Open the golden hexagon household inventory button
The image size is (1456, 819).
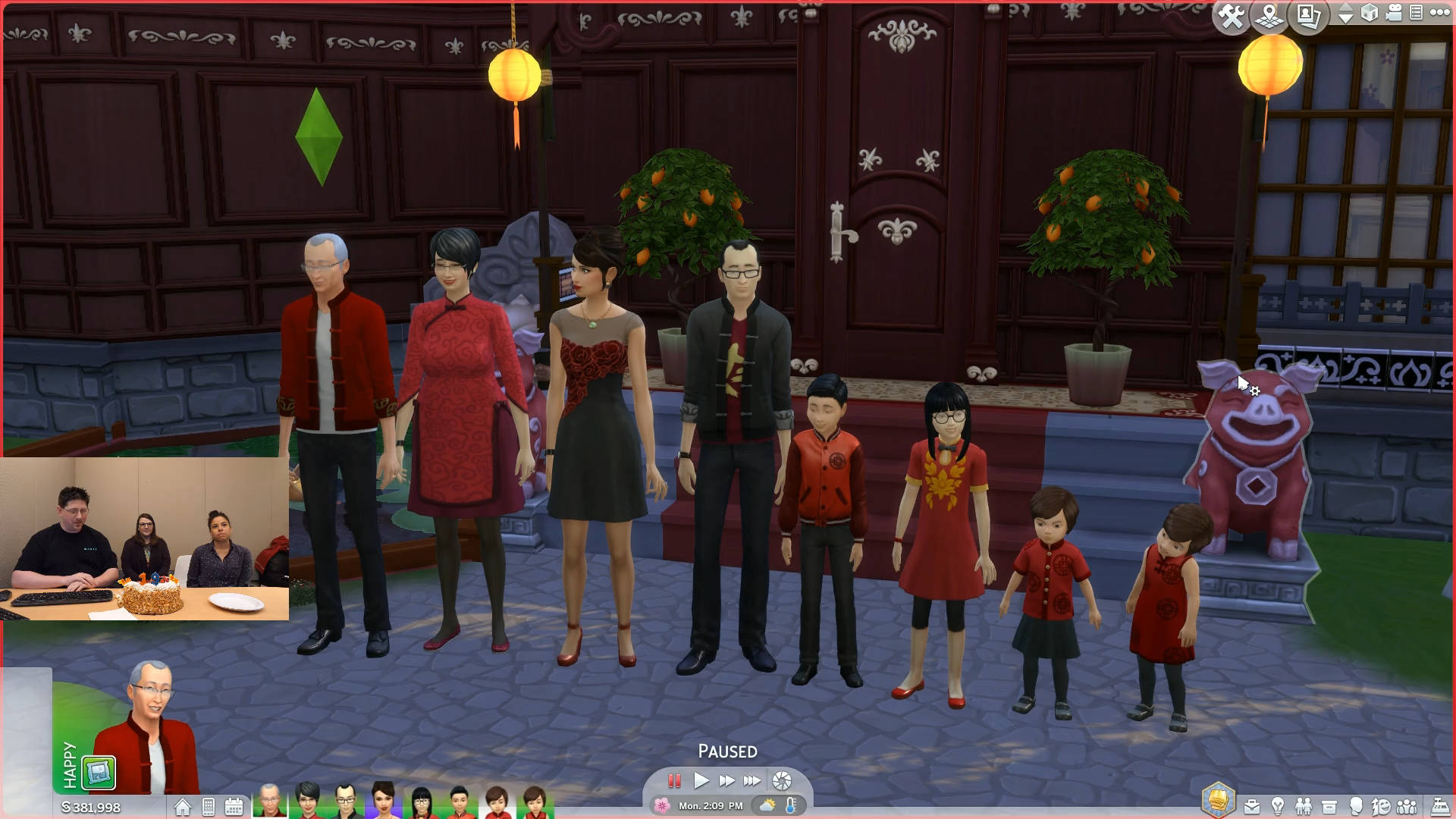(1218, 800)
